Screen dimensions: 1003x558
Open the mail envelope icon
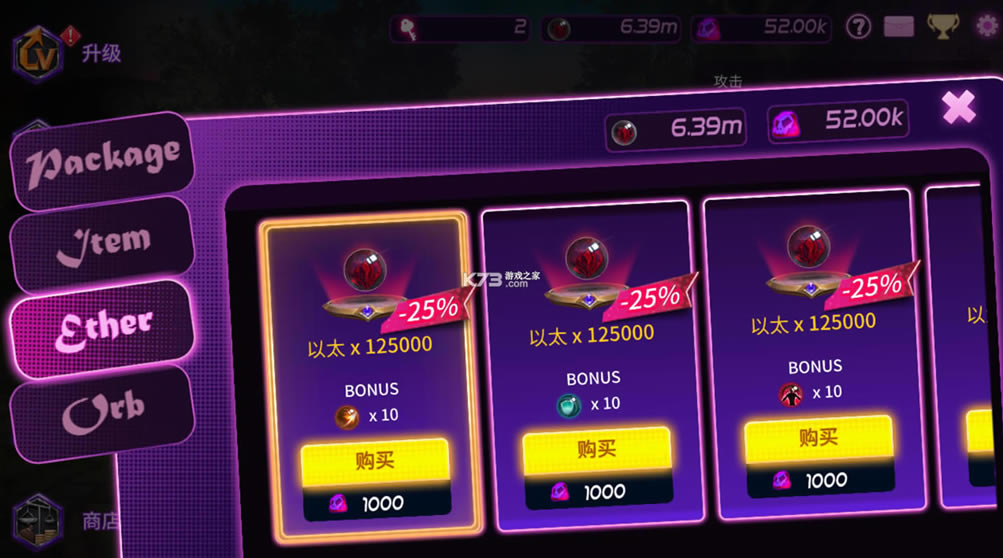[x=899, y=27]
